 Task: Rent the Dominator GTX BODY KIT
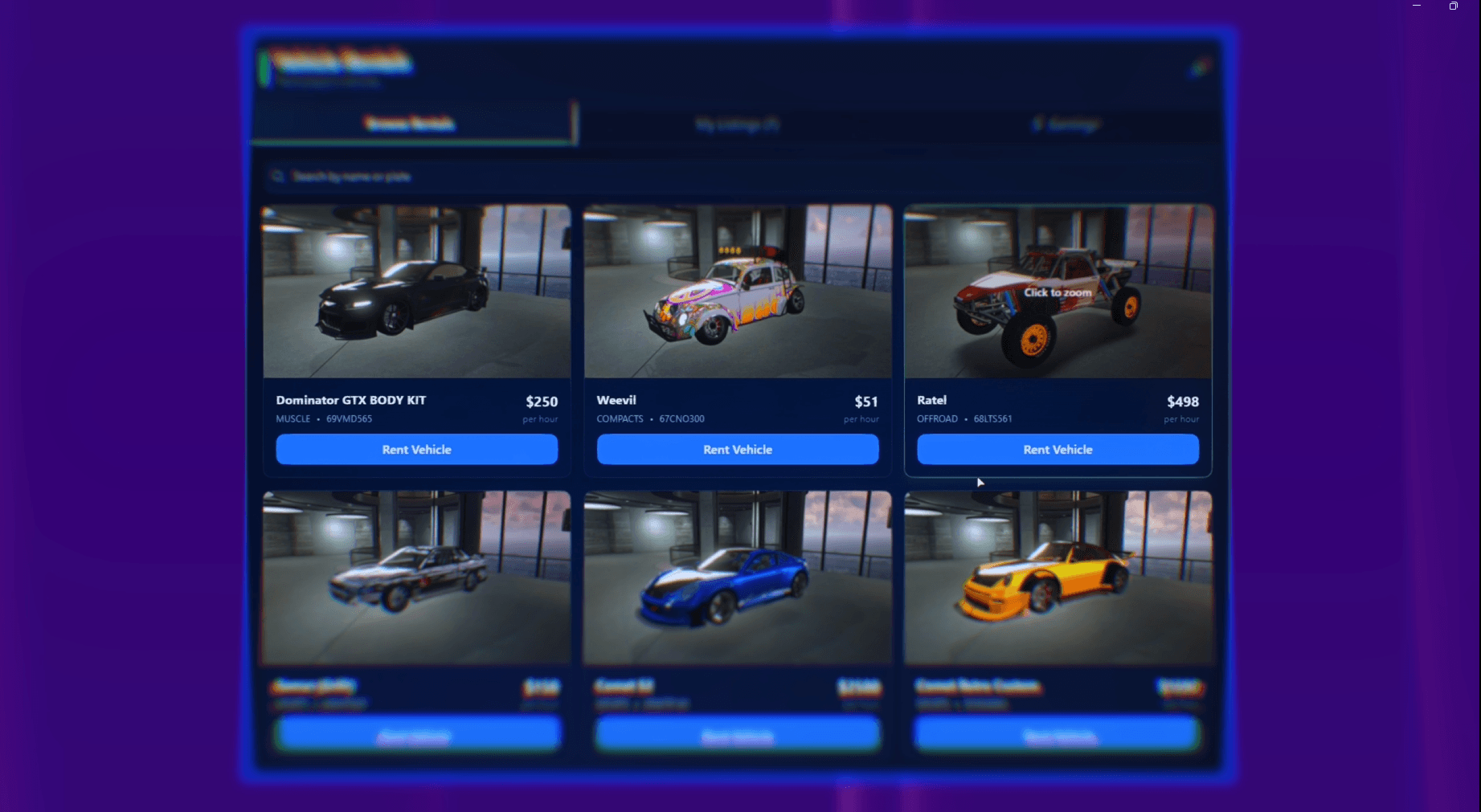[x=416, y=450]
